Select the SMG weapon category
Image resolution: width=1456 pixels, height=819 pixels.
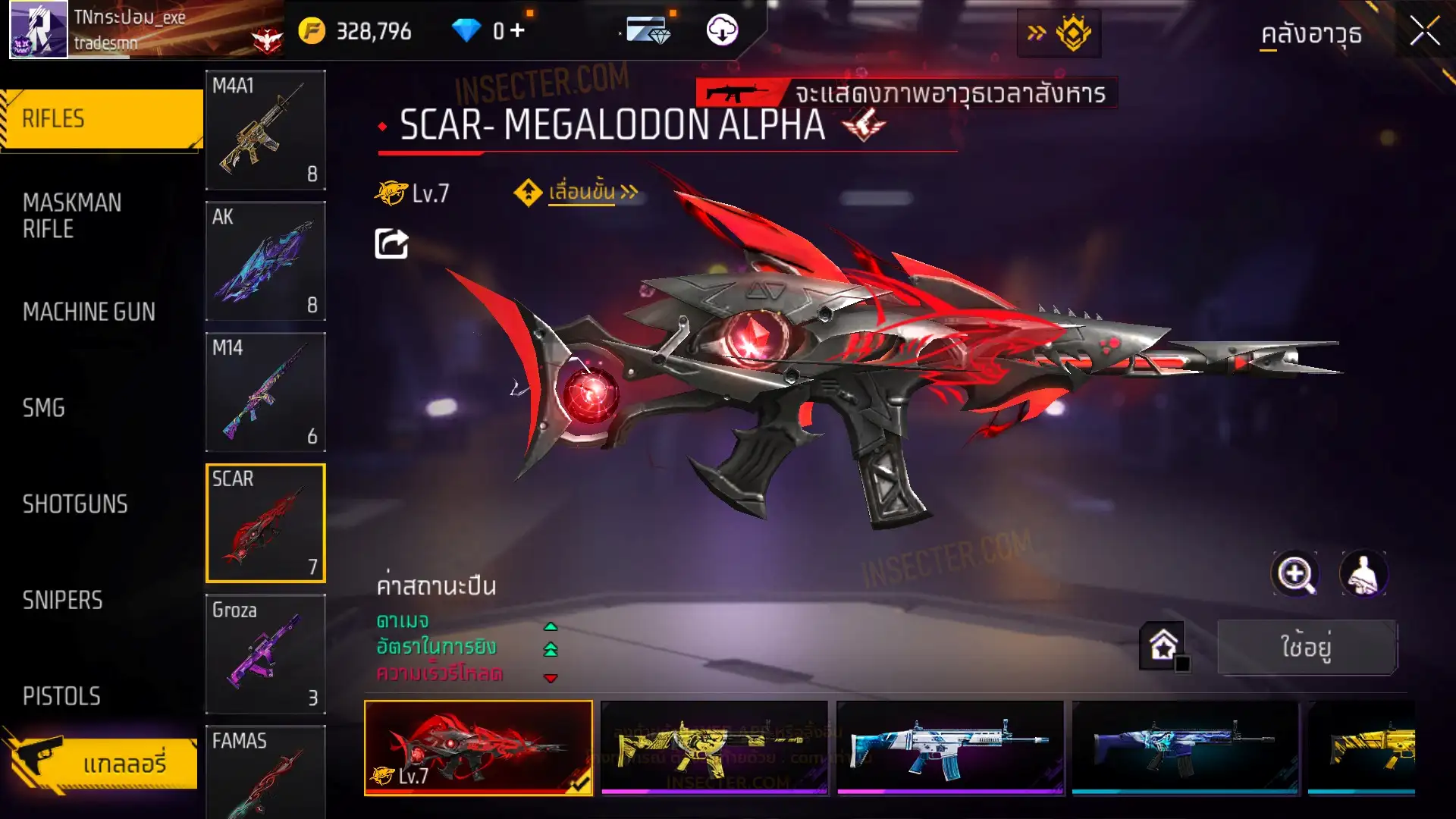[x=44, y=408]
